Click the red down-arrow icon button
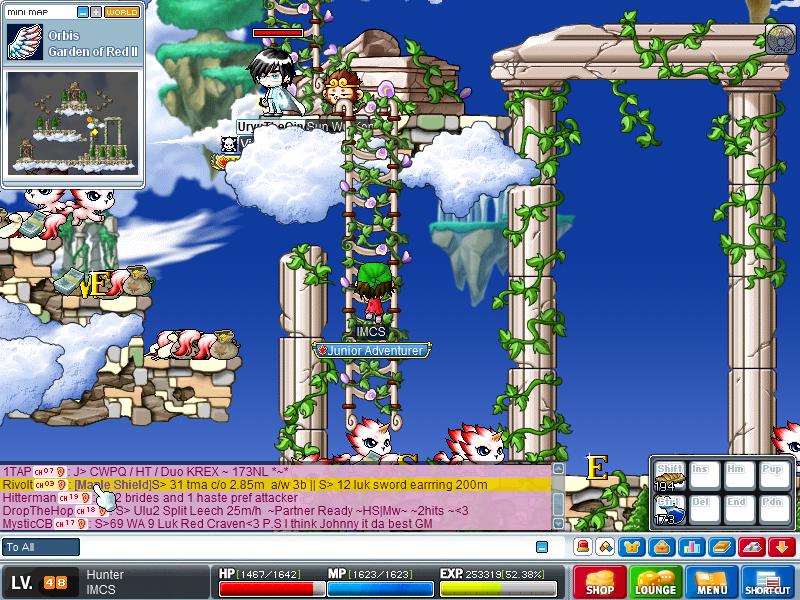Screen dimensions: 800x600 tap(781, 546)
